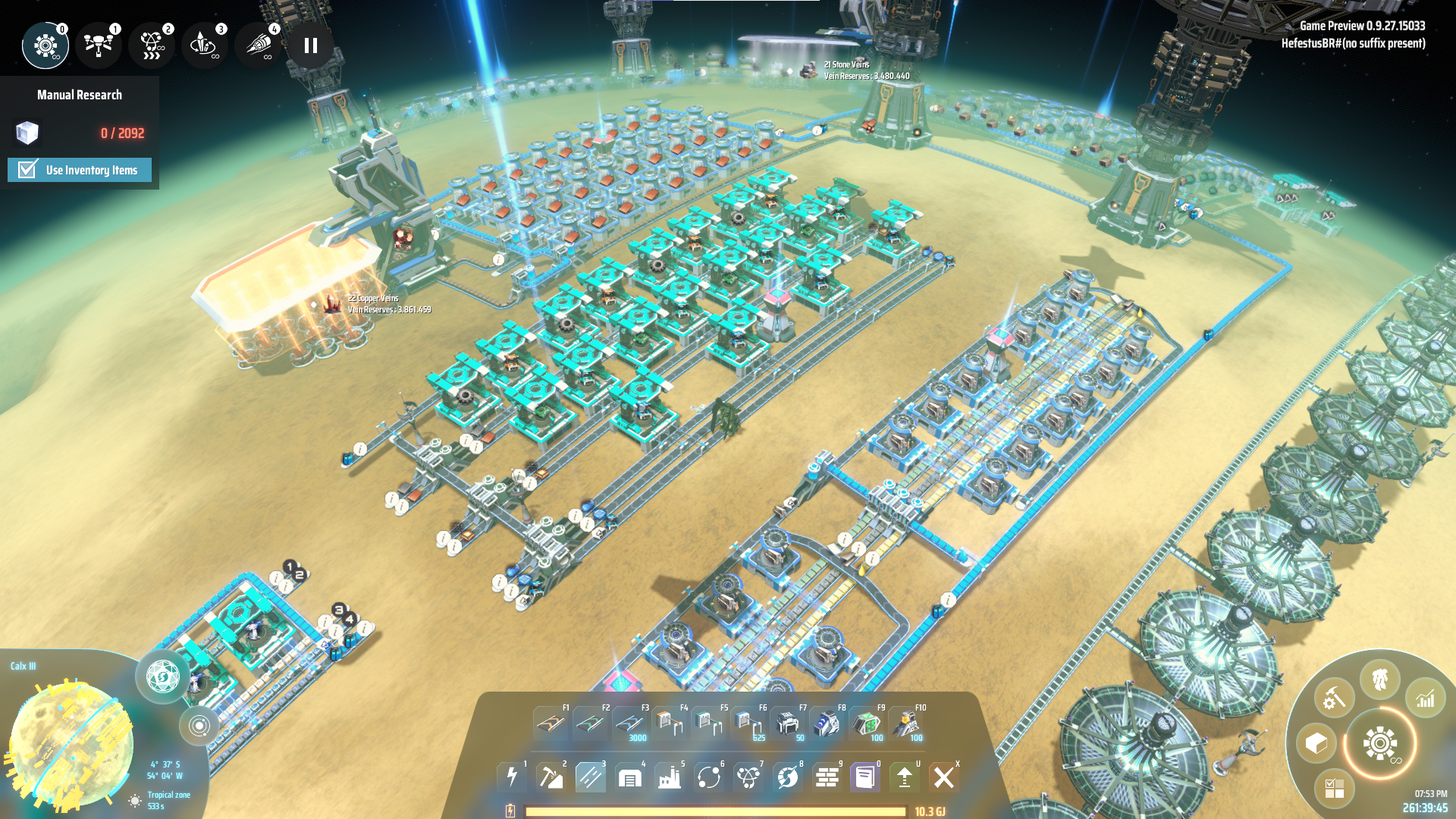Select the drone research queue slot

(x=99, y=45)
